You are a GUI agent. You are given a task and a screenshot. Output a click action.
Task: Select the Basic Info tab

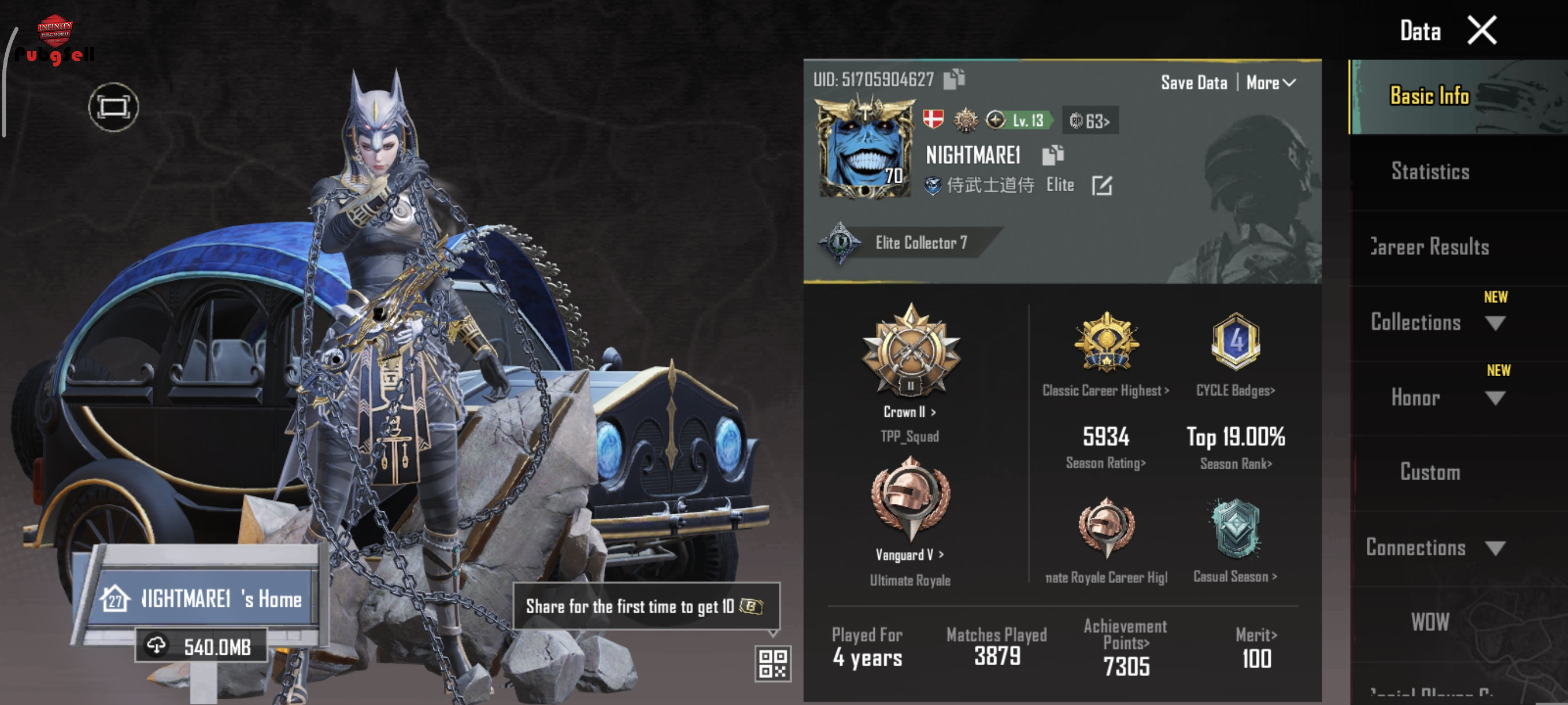(x=1430, y=96)
